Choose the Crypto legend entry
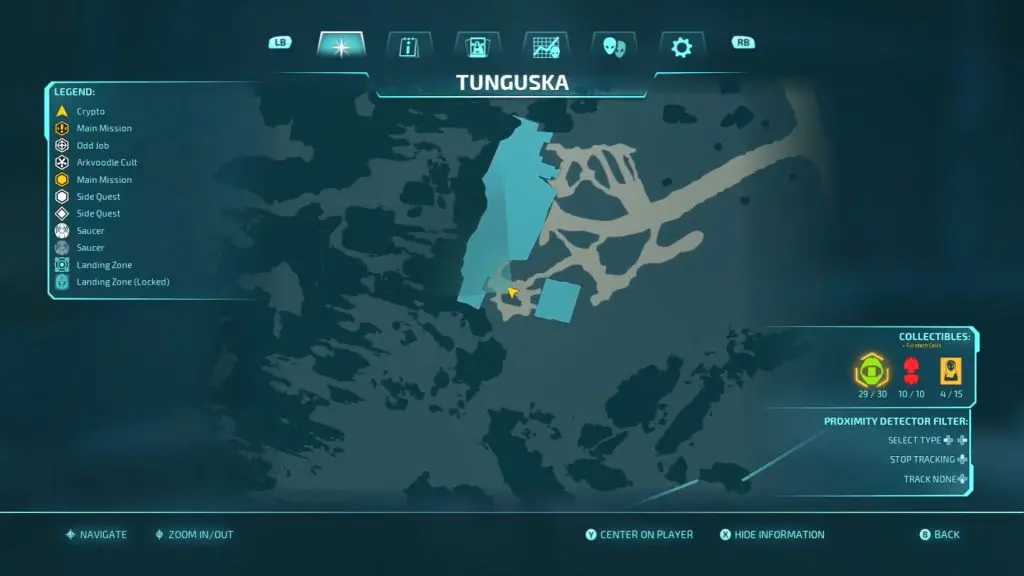This screenshot has height=576, width=1024. [x=90, y=111]
